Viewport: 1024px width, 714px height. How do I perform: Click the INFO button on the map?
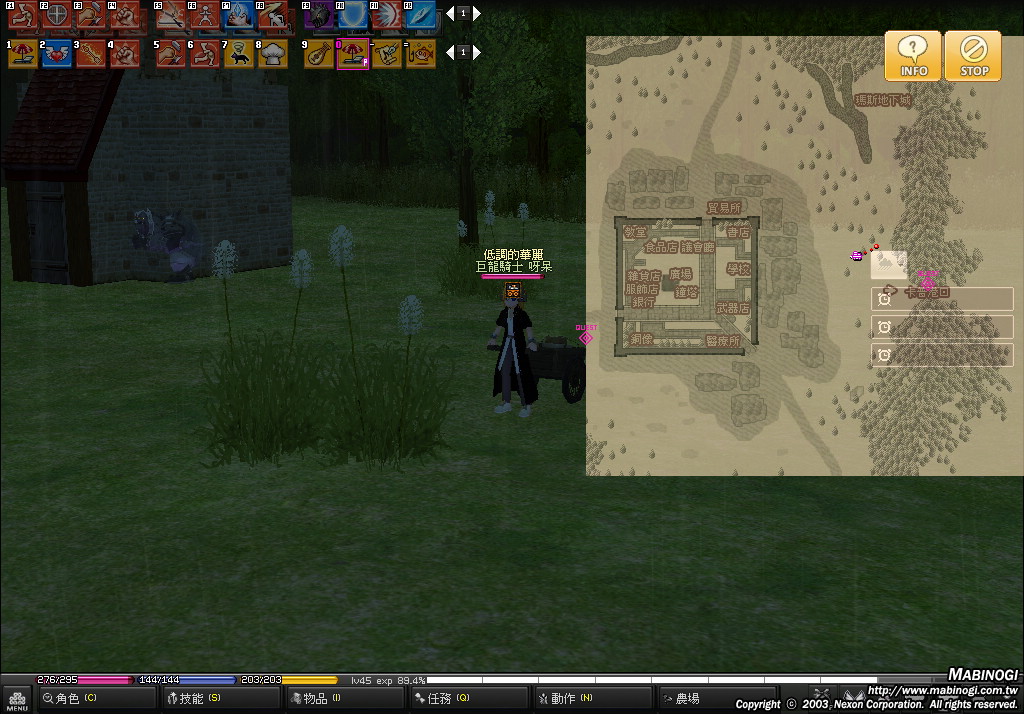click(912, 56)
